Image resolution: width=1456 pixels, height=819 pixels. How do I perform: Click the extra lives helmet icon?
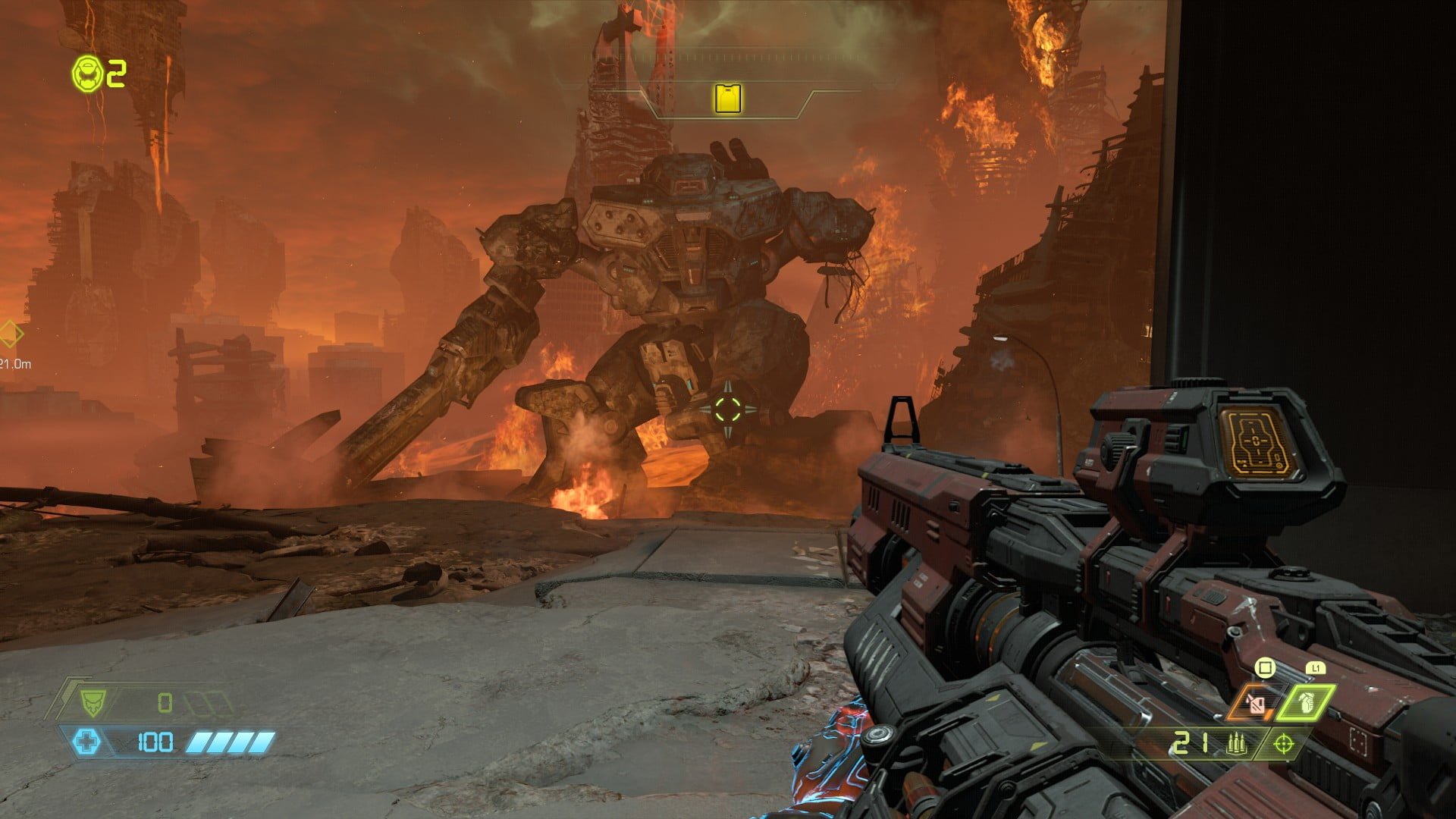tap(87, 74)
